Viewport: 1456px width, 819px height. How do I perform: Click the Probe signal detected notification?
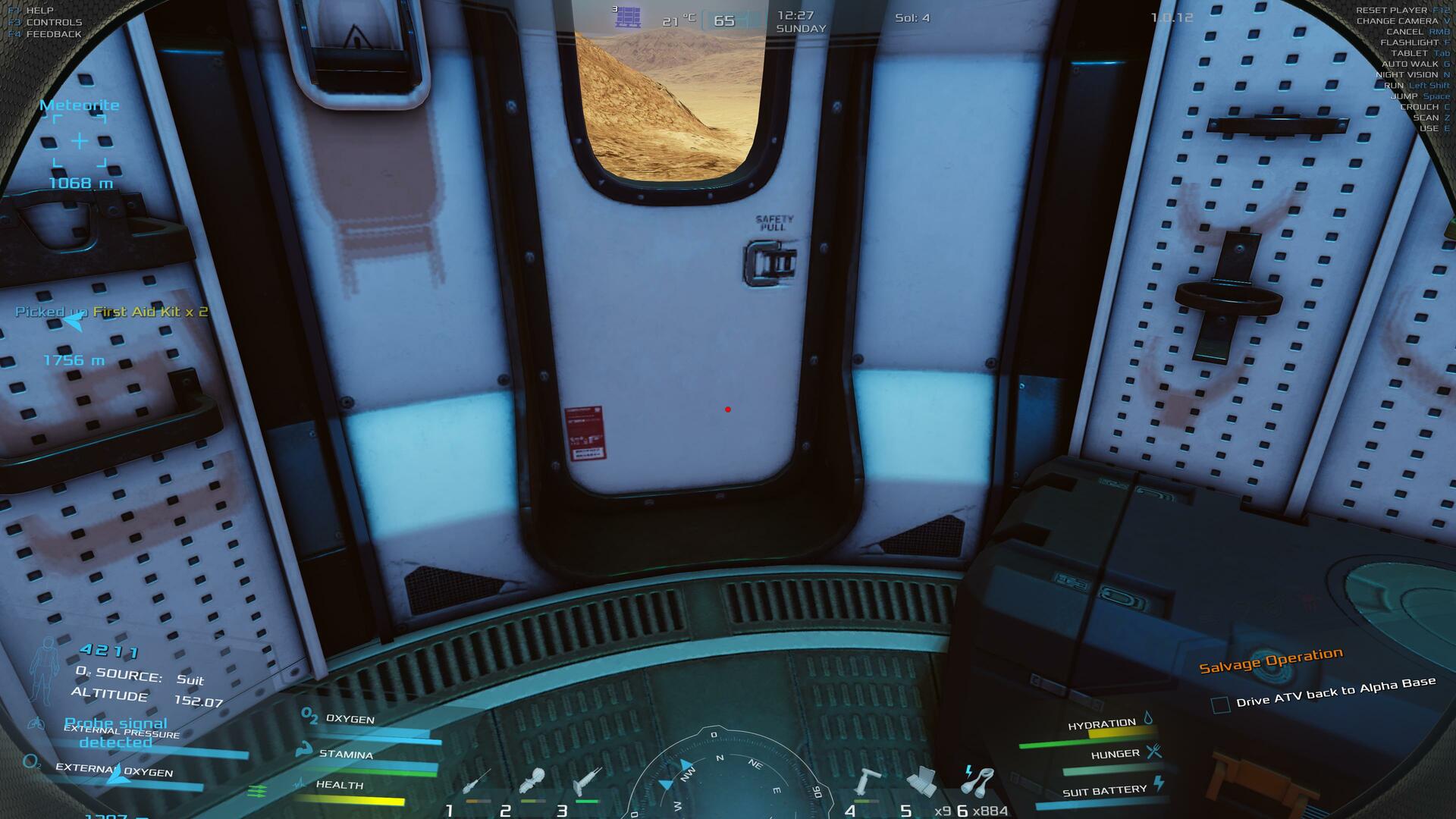116,733
